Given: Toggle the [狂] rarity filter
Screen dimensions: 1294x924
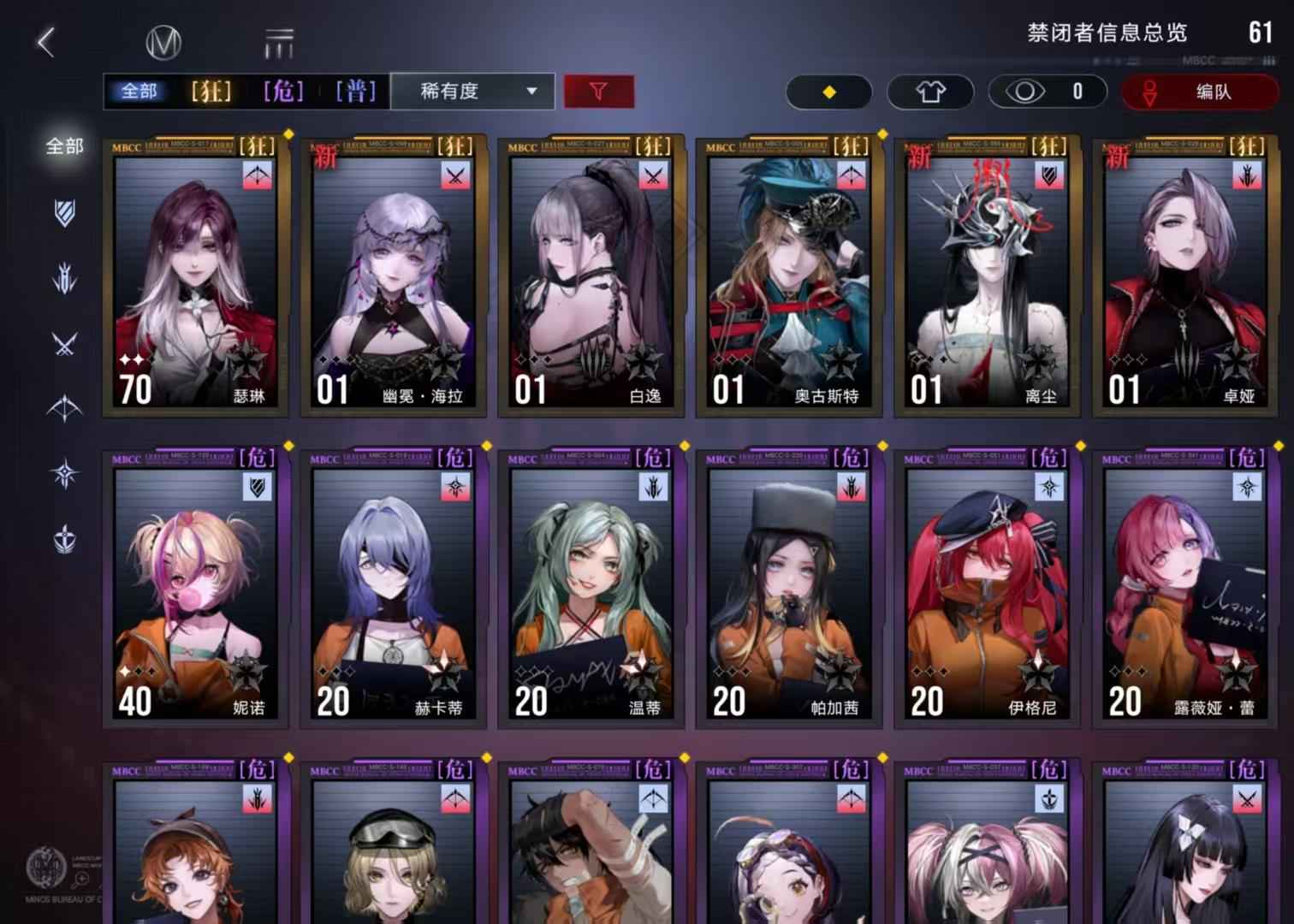Looking at the screenshot, I should (x=210, y=92).
